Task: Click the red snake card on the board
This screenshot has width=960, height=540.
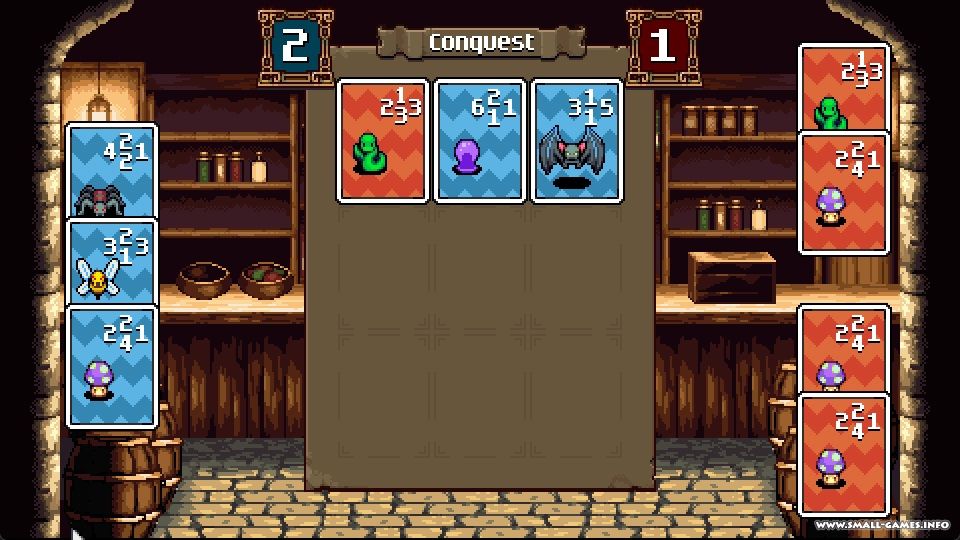Action: [383, 141]
